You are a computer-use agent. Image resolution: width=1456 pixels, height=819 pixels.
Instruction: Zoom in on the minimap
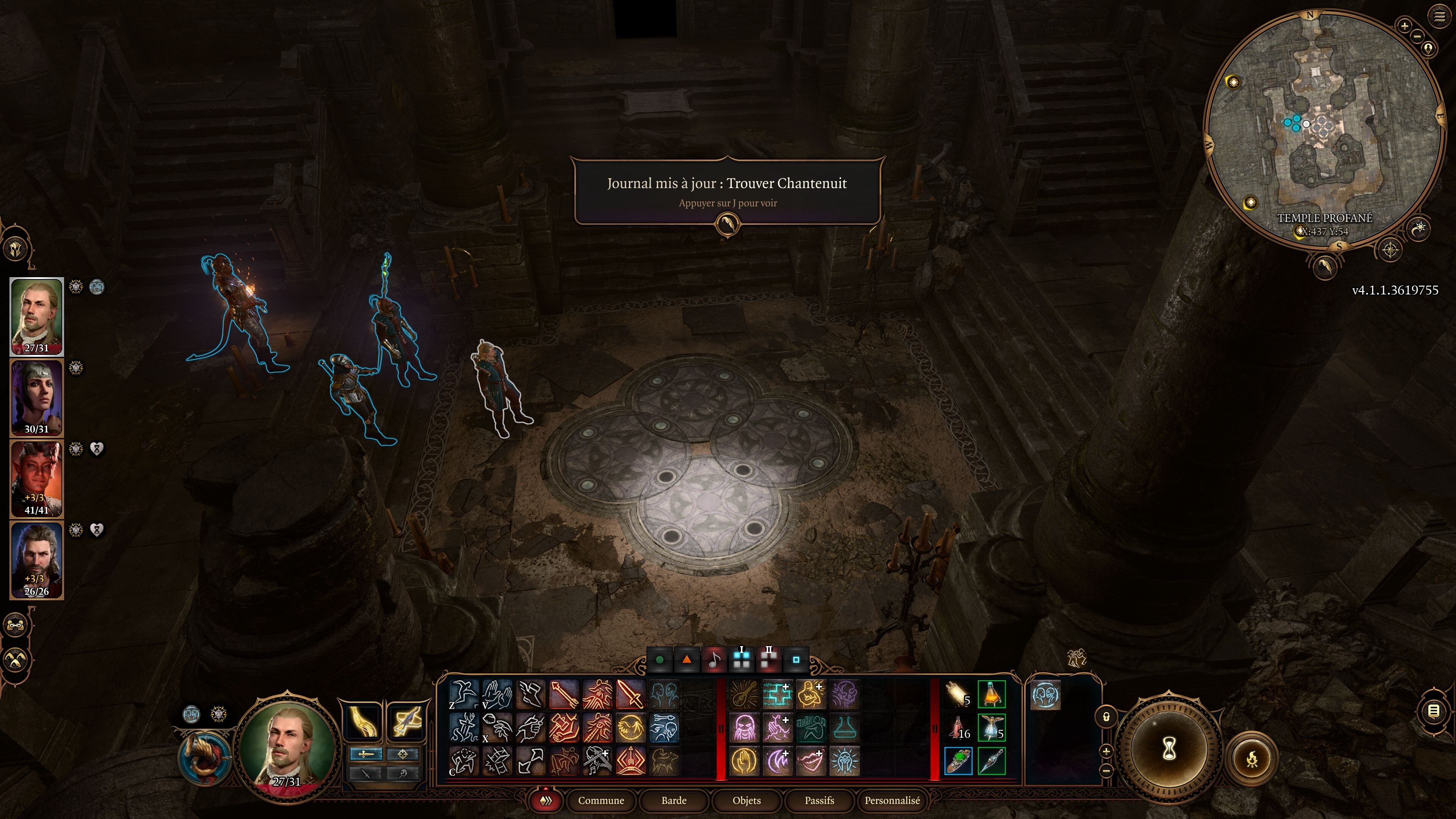coord(1404,25)
